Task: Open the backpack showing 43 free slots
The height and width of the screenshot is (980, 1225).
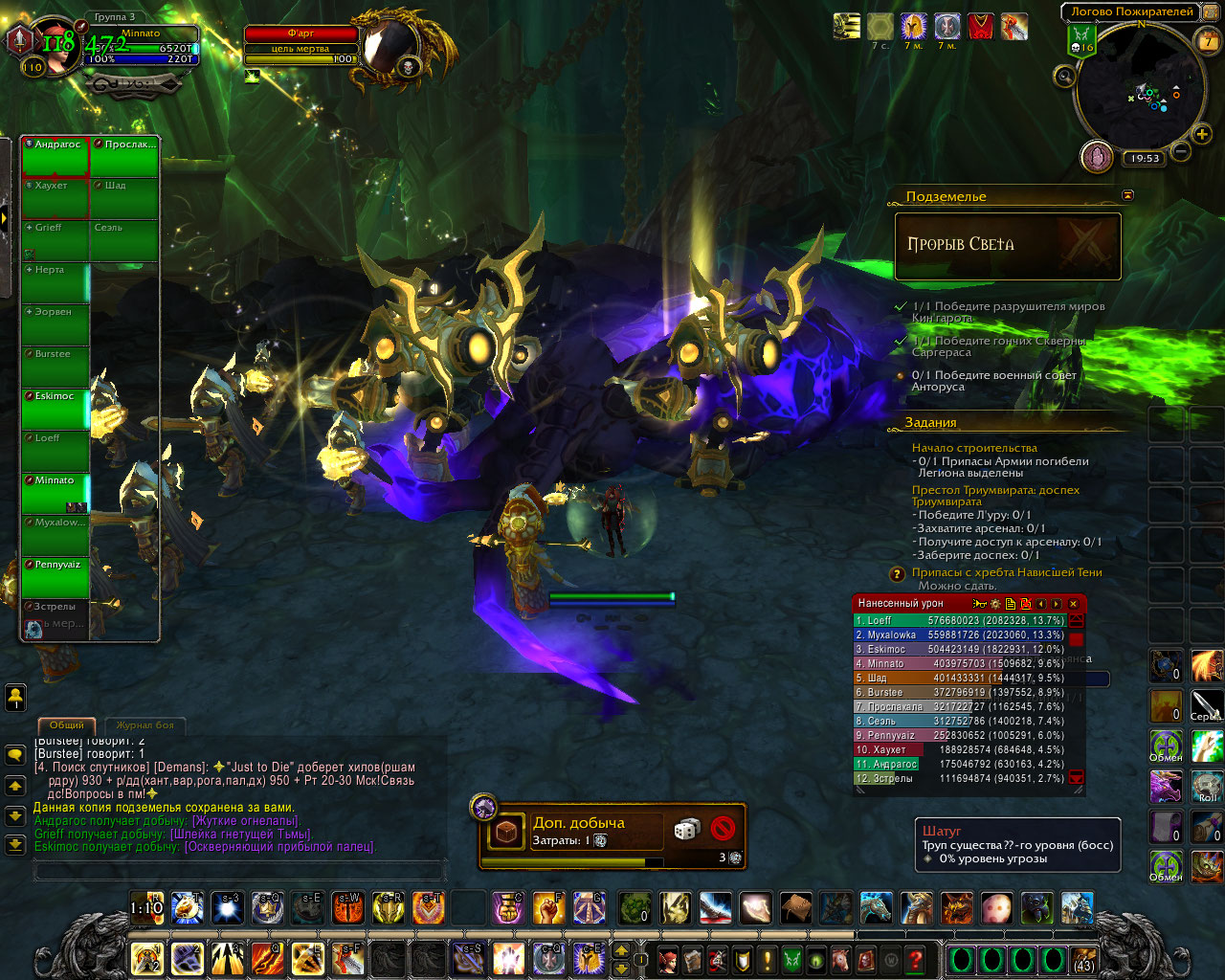Action: 1084,960
